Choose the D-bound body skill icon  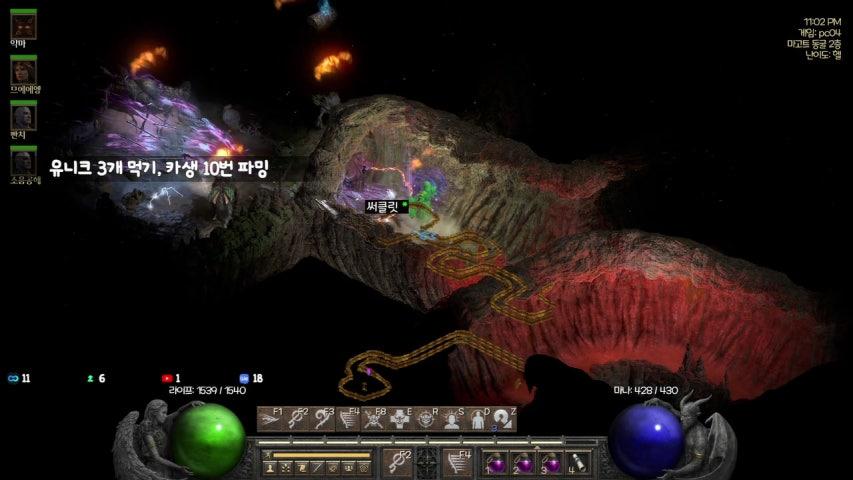pyautogui.click(x=478, y=419)
